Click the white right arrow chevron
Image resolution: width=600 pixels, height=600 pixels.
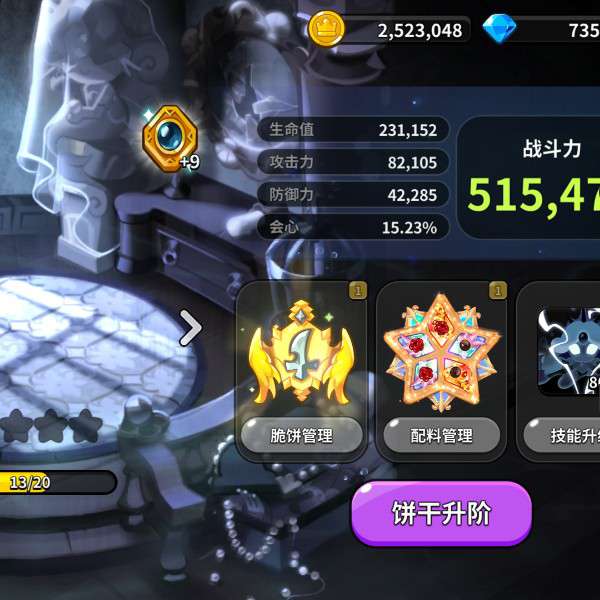190,326
